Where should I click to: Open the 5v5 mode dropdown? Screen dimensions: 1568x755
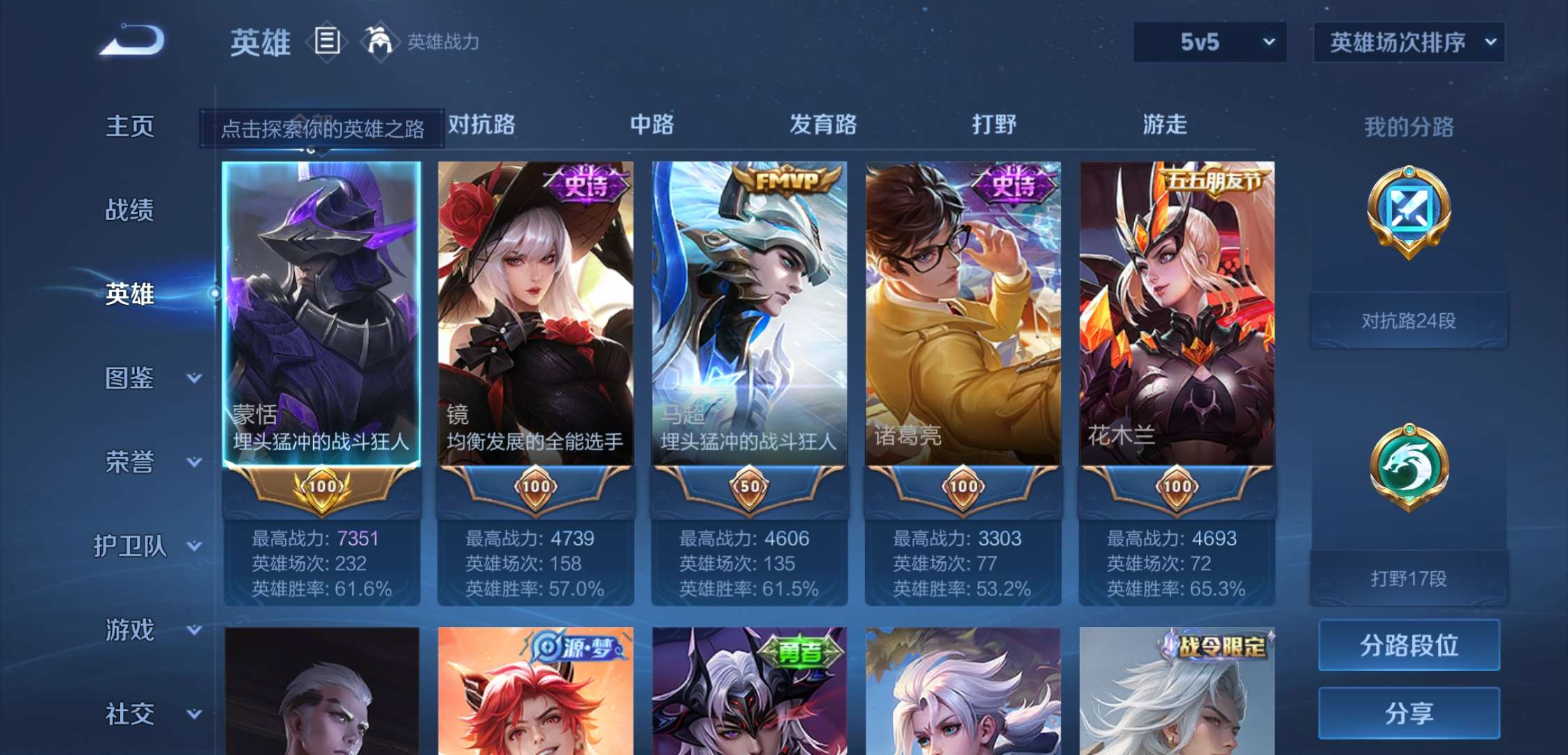1210,42
